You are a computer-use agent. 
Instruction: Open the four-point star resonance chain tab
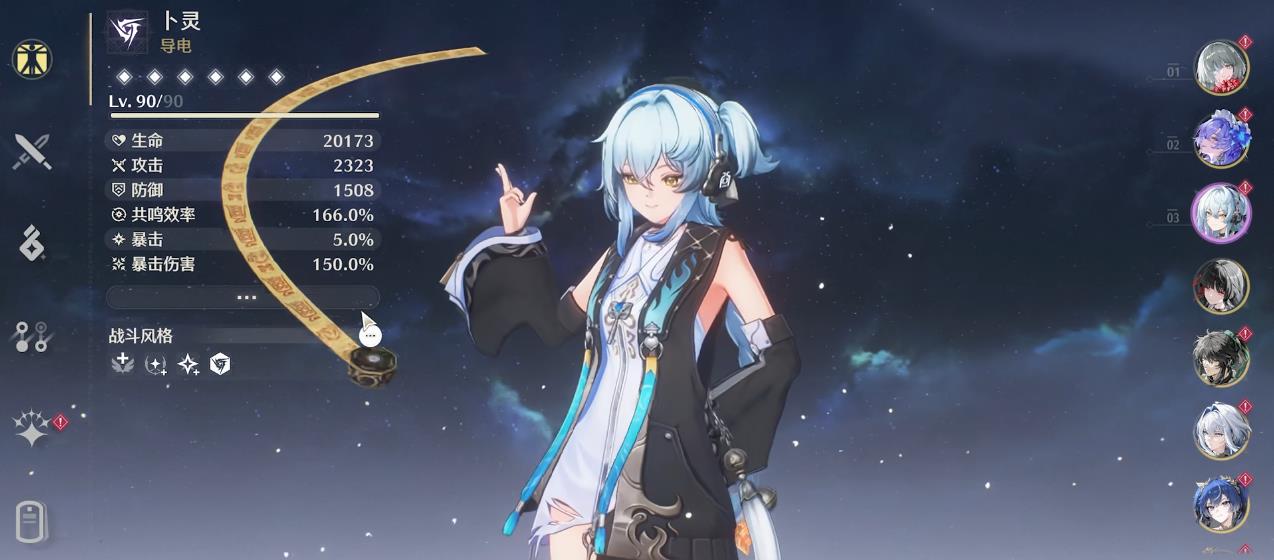click(32, 430)
